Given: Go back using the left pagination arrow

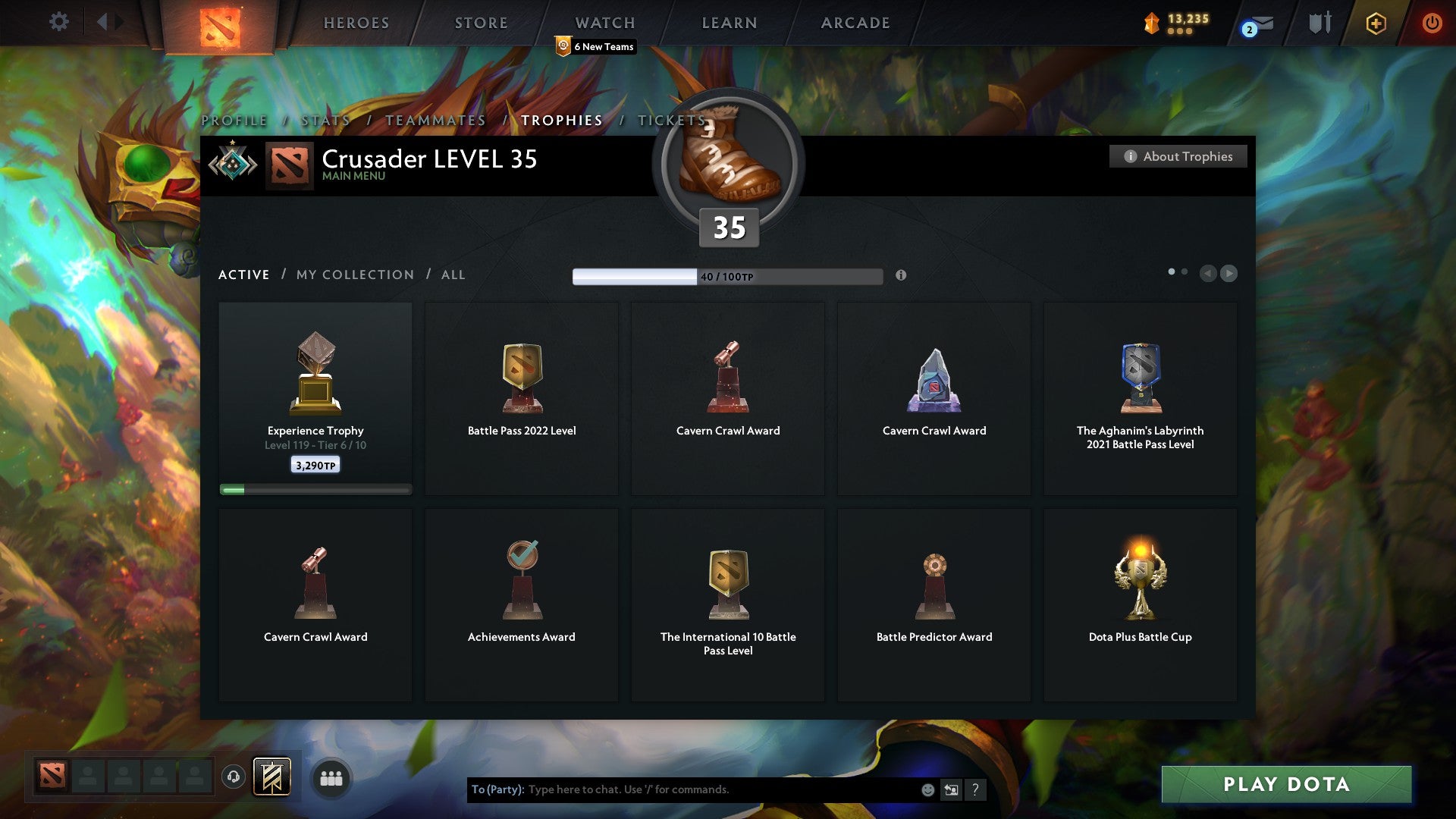Looking at the screenshot, I should click(x=1209, y=274).
